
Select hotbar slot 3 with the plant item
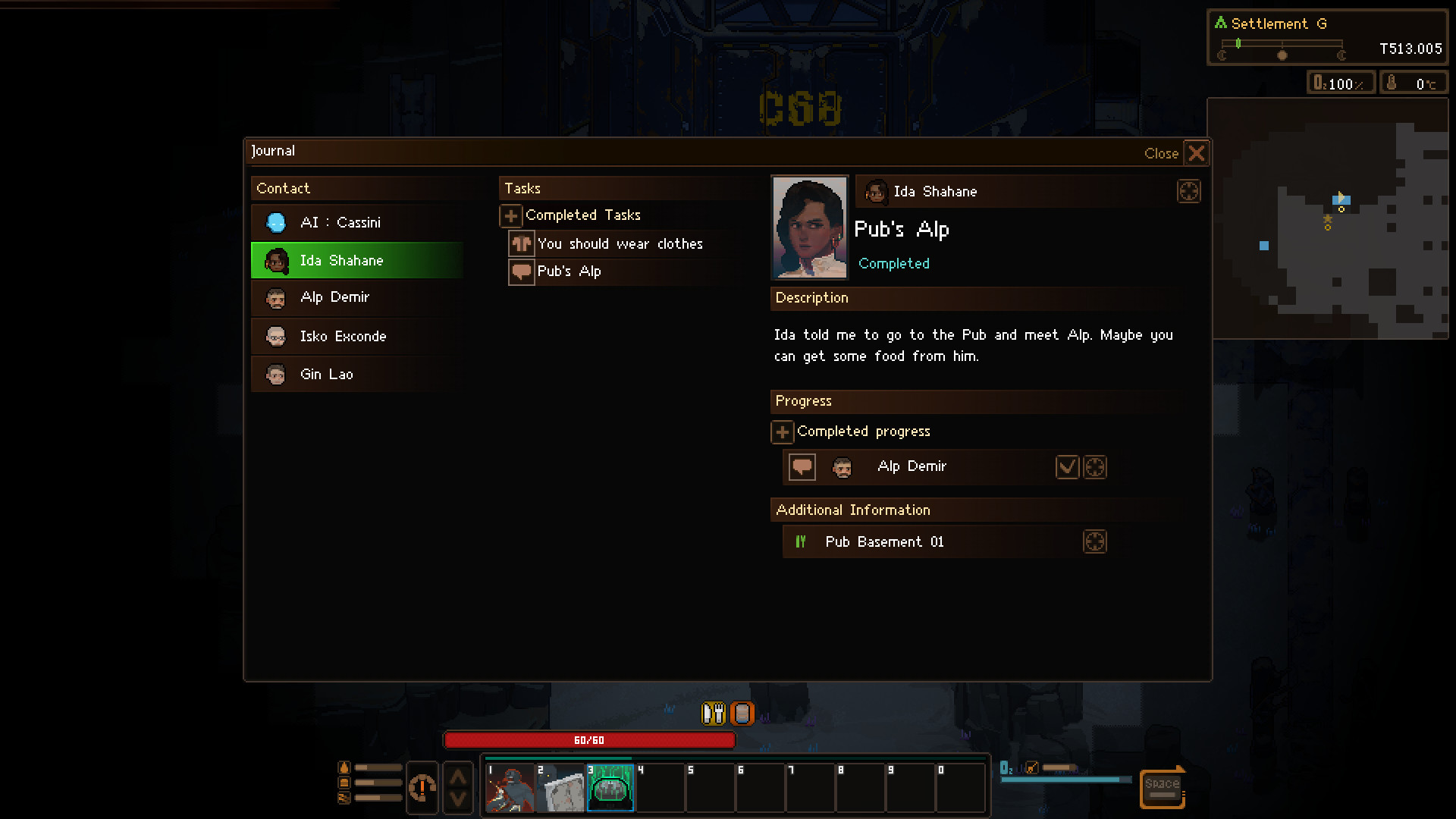(610, 788)
